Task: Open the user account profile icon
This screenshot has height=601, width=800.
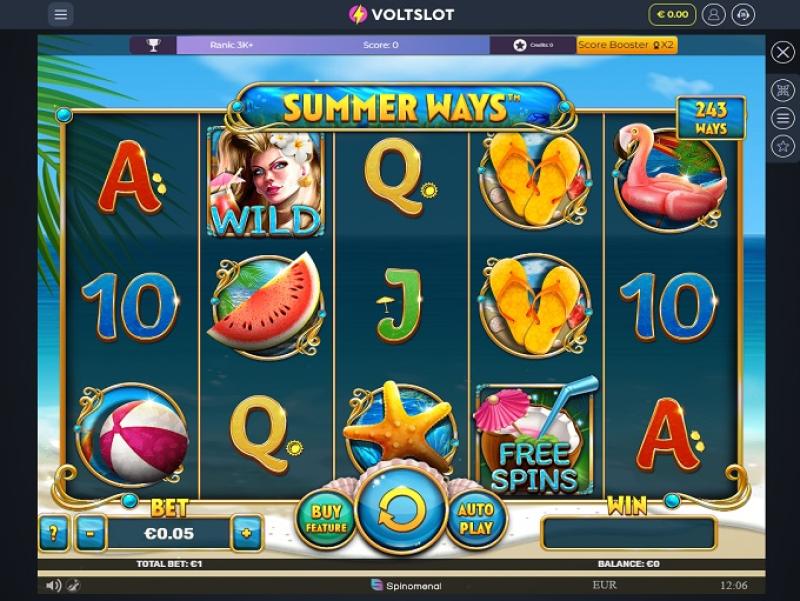Action: click(x=714, y=14)
